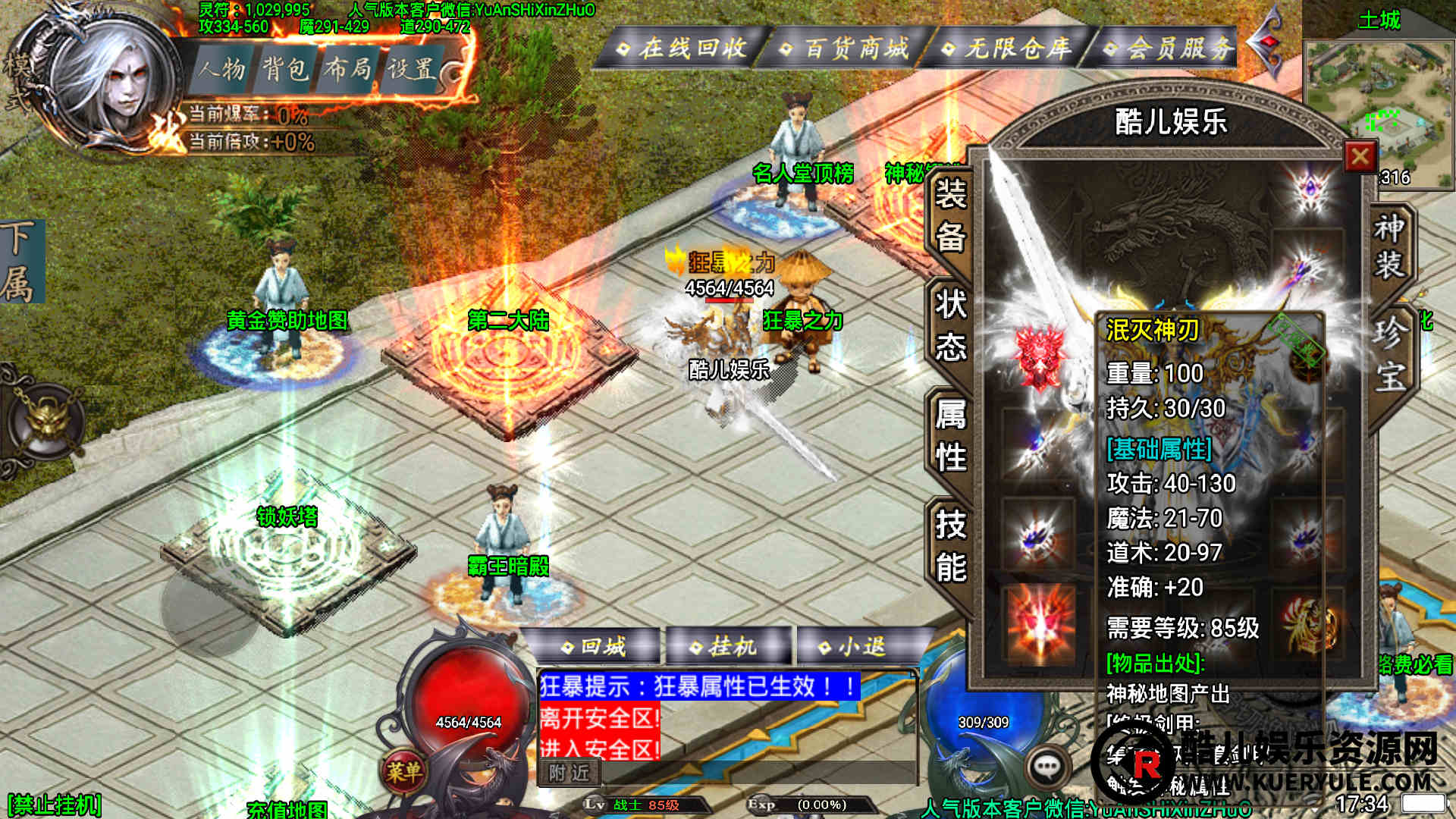The width and height of the screenshot is (1456, 819).
Task: Open the 下属 subordinates panel
Action: tap(21, 262)
